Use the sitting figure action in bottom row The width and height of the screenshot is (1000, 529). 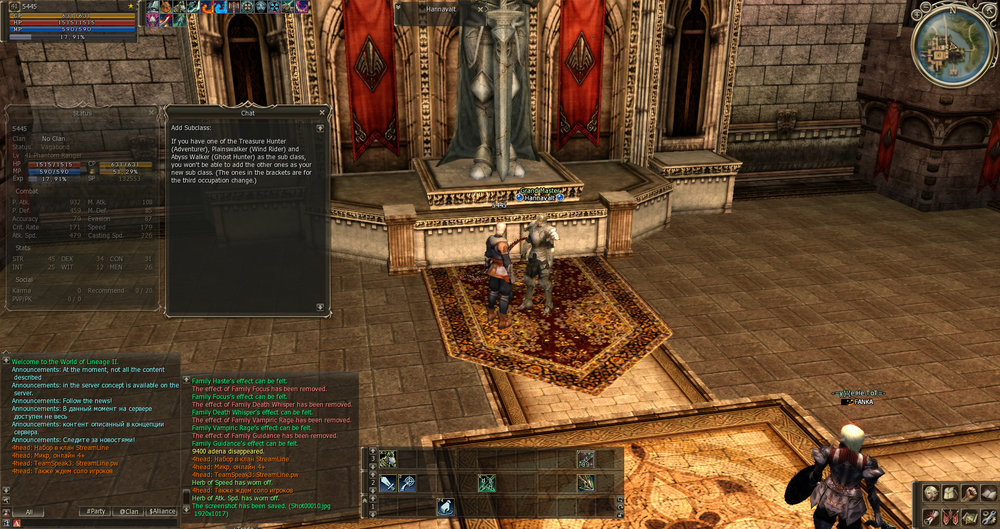pyautogui.click(x=445, y=508)
